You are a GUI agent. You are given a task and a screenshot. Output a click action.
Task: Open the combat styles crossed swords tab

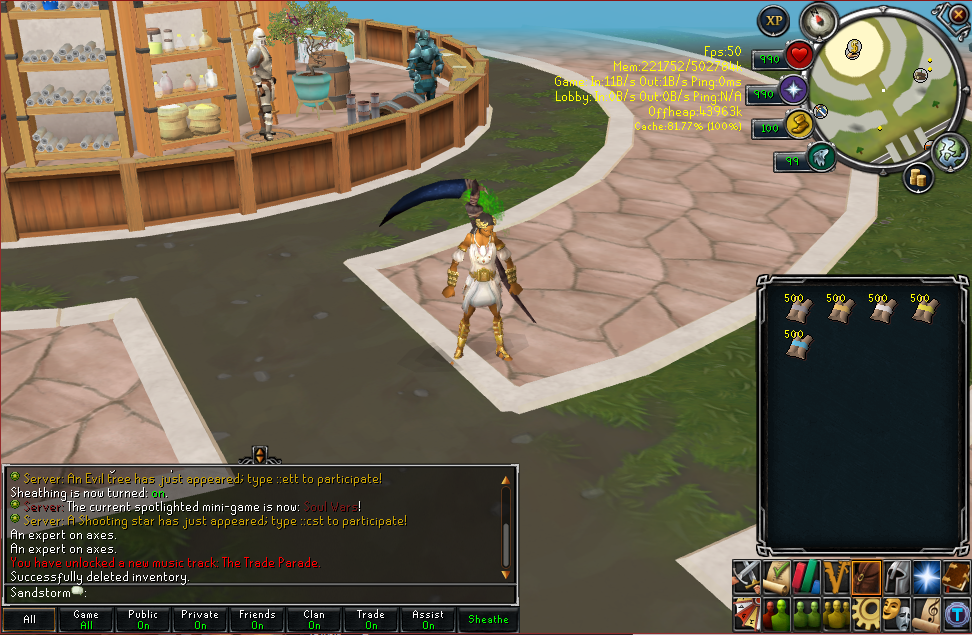click(x=746, y=576)
